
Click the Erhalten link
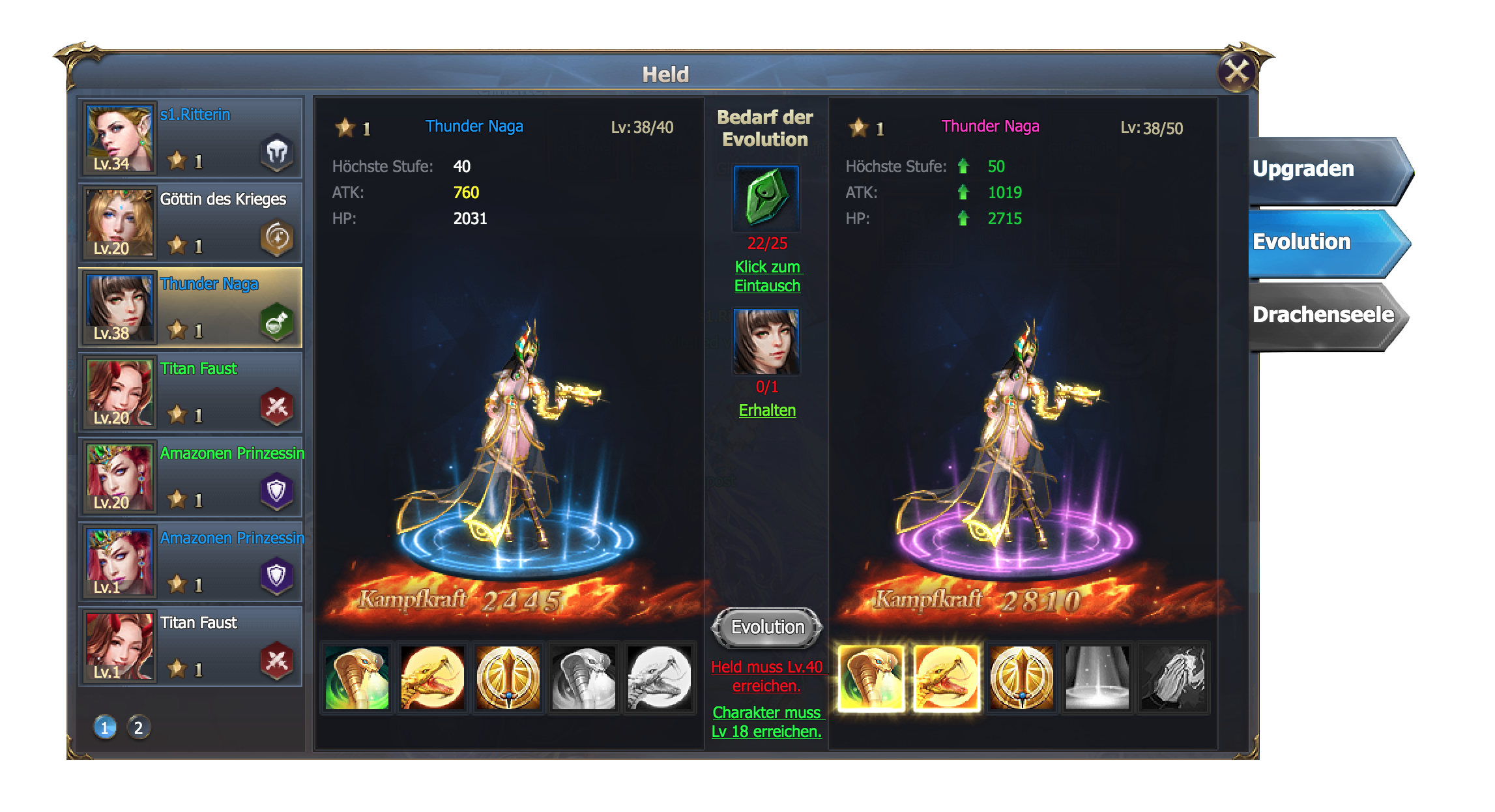(x=767, y=411)
